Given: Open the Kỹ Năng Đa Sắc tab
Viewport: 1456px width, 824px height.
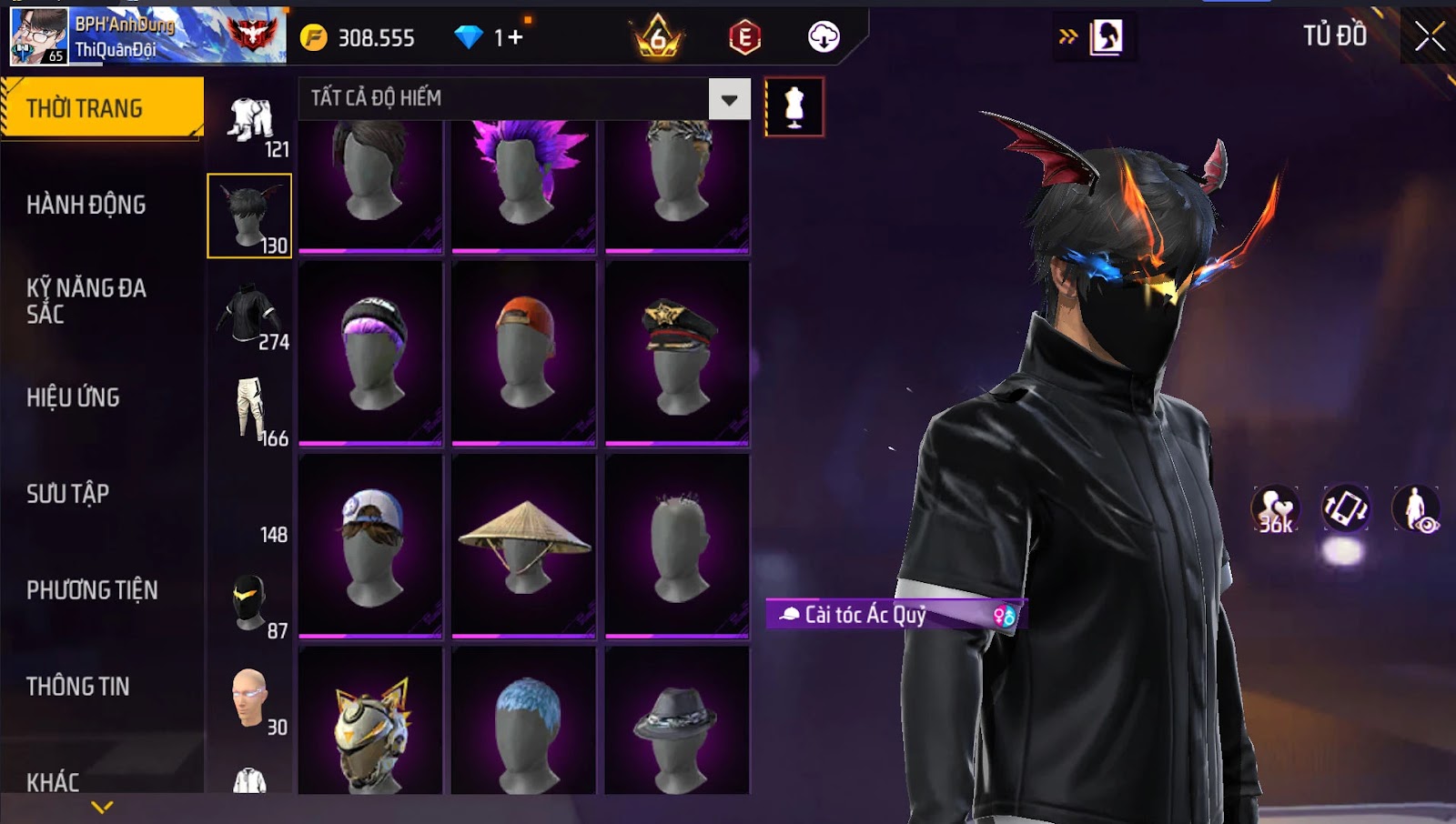Looking at the screenshot, I should pos(86,301).
